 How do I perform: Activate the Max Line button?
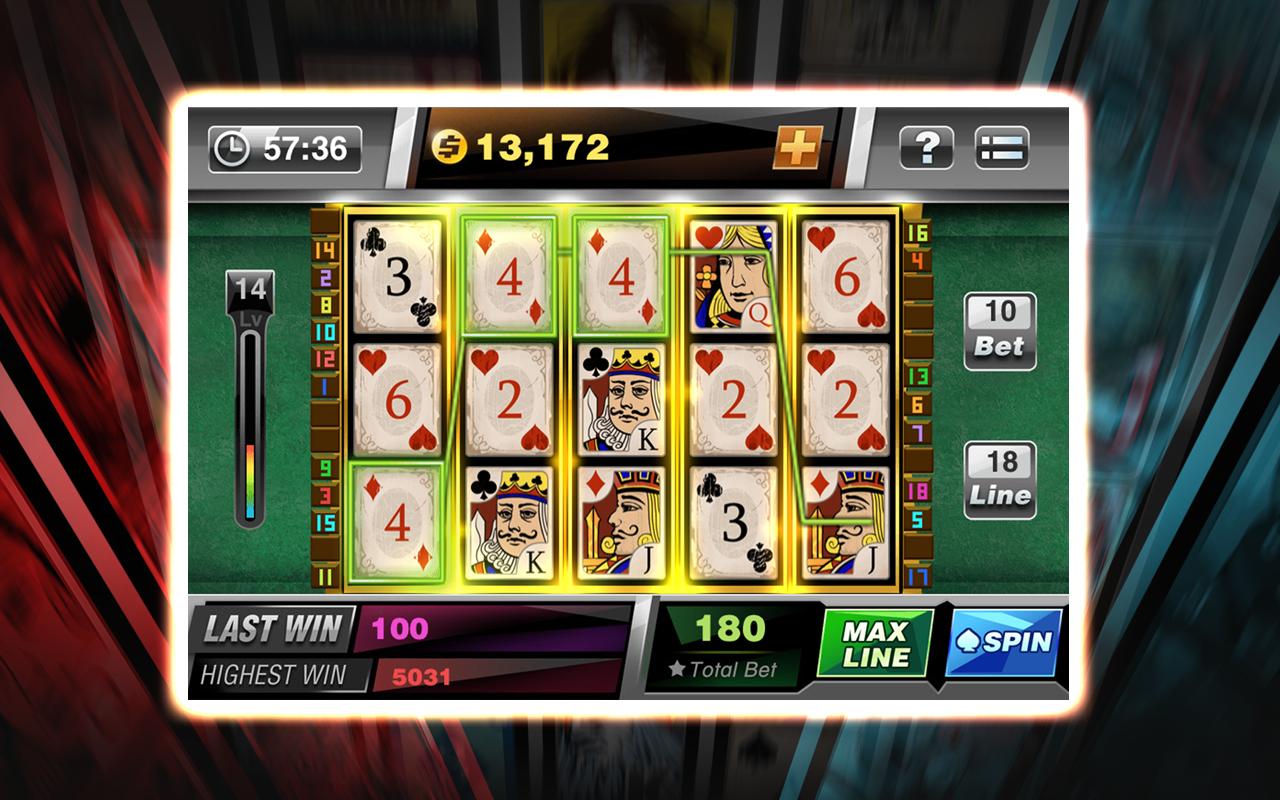pos(876,643)
